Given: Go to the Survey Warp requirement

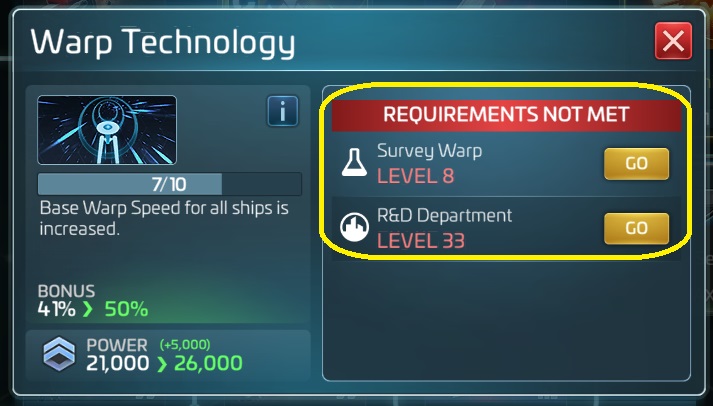Looking at the screenshot, I should pos(636,164).
